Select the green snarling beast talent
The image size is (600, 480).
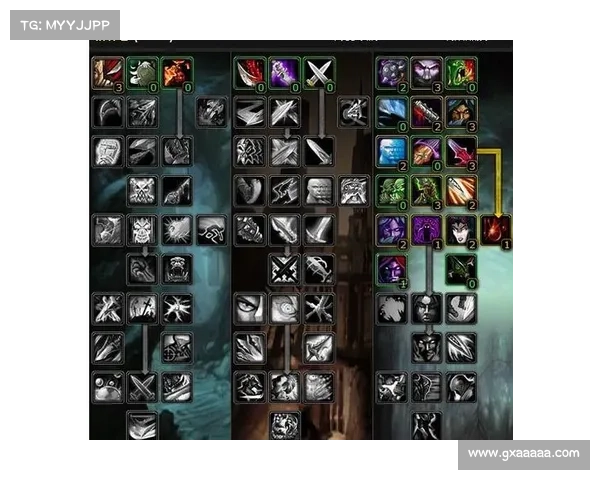(461, 72)
